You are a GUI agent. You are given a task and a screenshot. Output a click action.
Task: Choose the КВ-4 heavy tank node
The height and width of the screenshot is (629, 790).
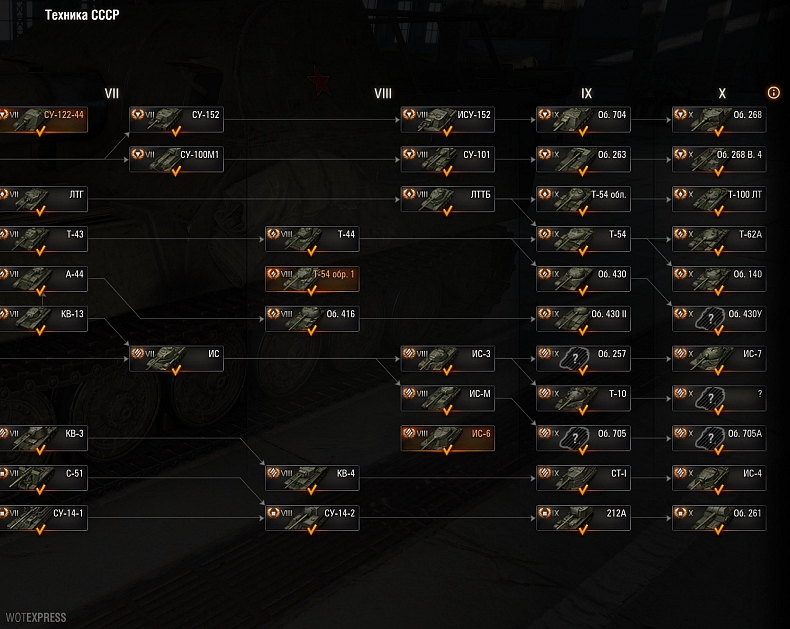[x=312, y=478]
